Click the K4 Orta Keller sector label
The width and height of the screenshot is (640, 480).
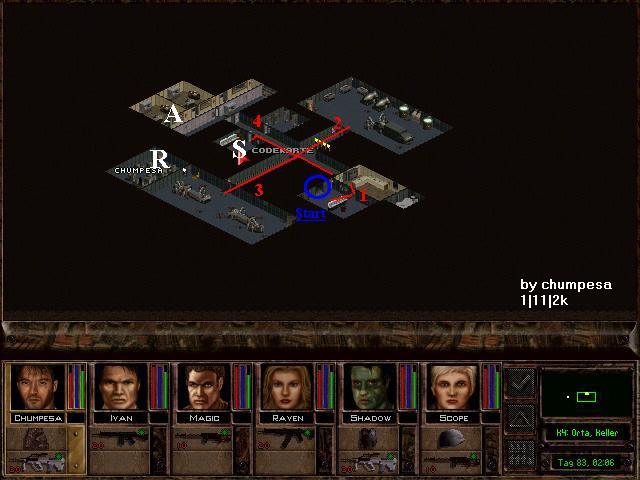(x=587, y=434)
